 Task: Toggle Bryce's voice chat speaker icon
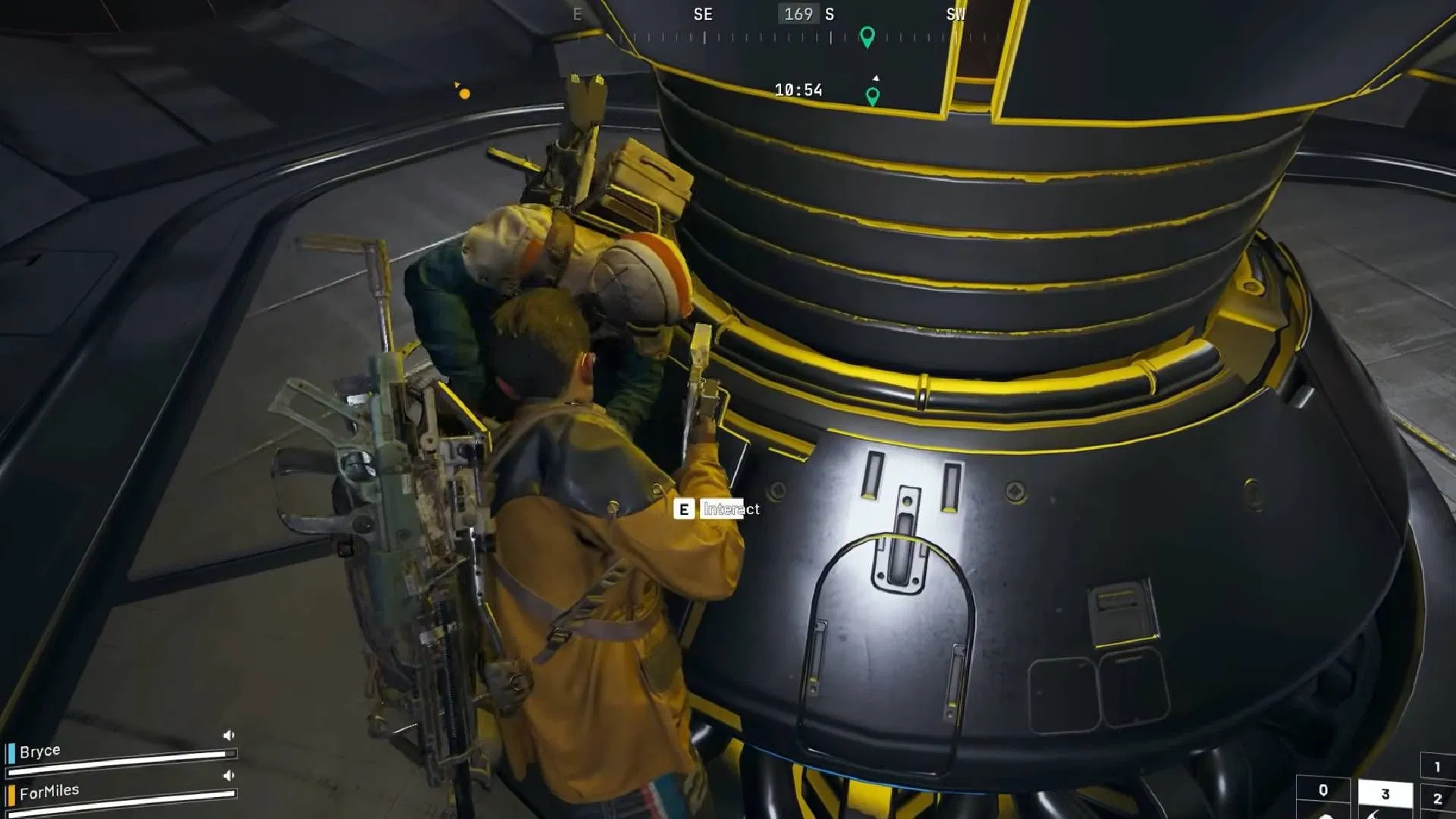(228, 736)
